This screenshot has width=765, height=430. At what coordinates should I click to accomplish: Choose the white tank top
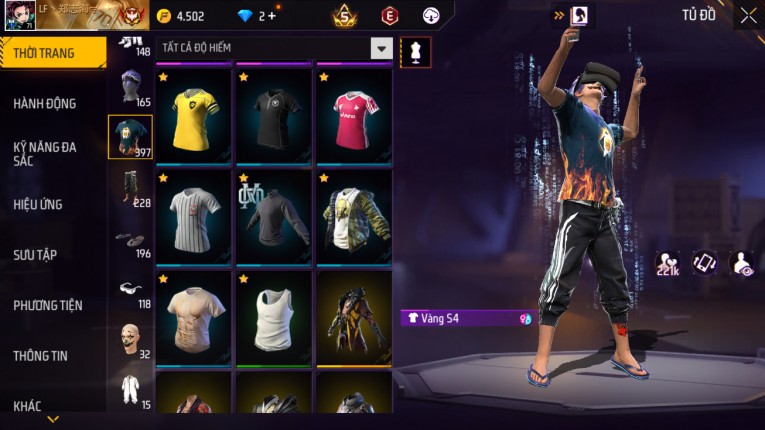pyautogui.click(x=274, y=316)
